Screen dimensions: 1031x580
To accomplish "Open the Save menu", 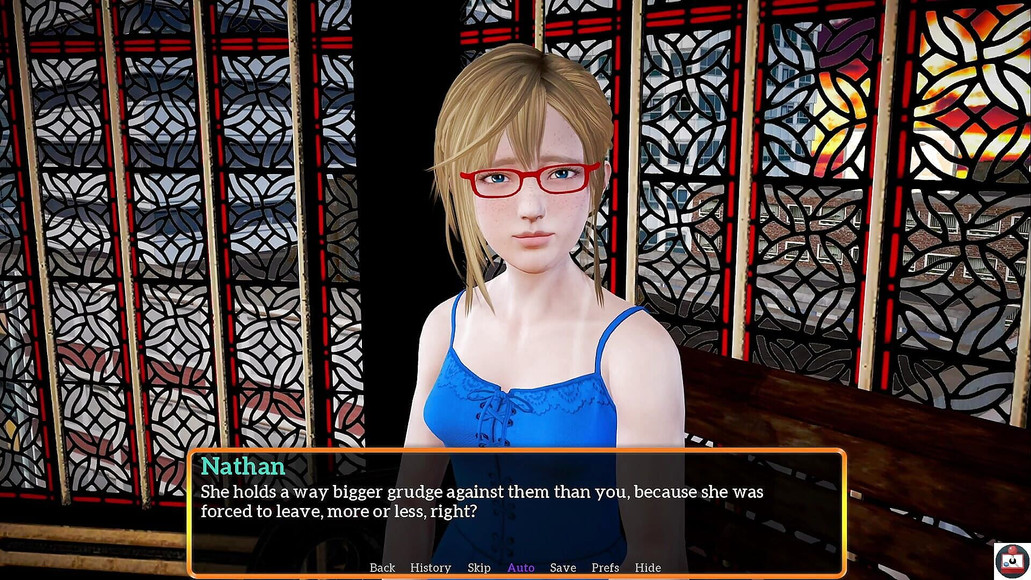I will [x=563, y=568].
